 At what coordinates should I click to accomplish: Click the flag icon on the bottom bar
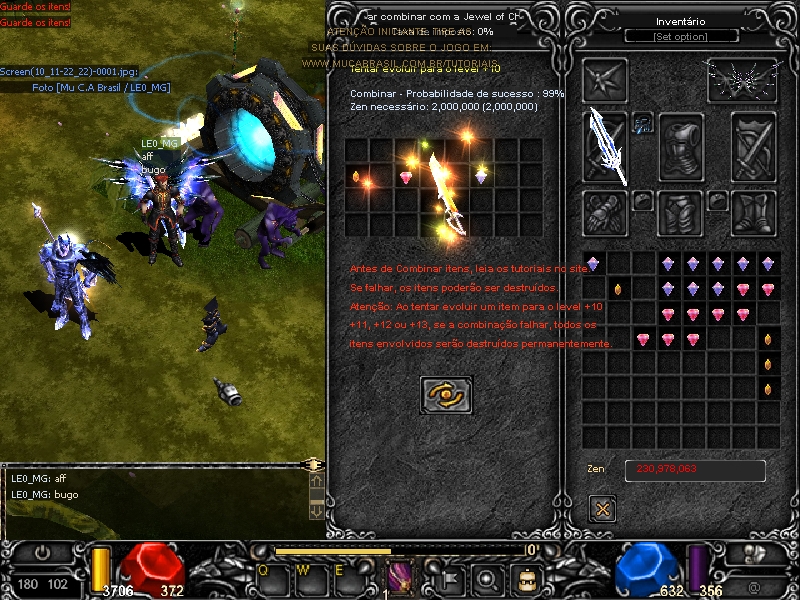point(449,578)
